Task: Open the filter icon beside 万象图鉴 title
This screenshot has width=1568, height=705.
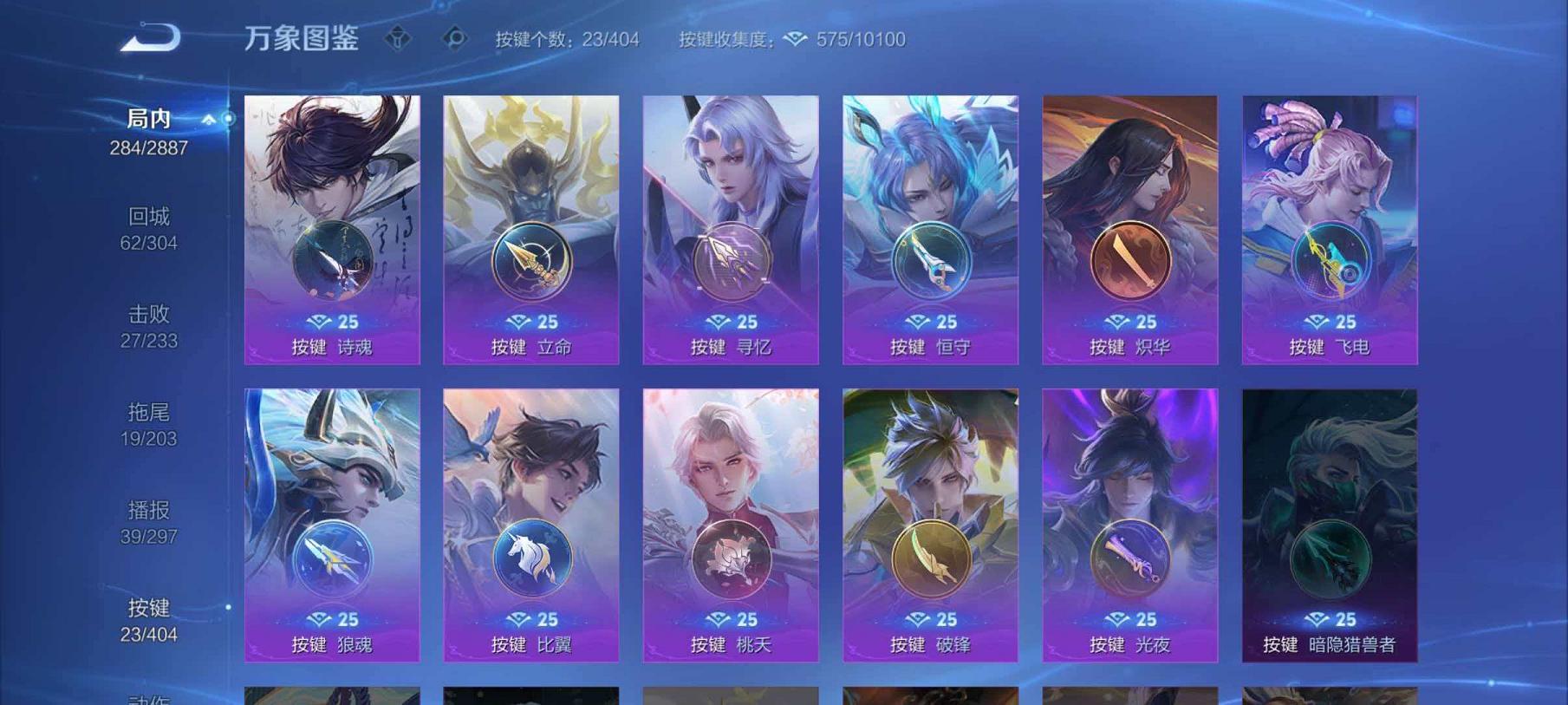Action: click(400, 38)
